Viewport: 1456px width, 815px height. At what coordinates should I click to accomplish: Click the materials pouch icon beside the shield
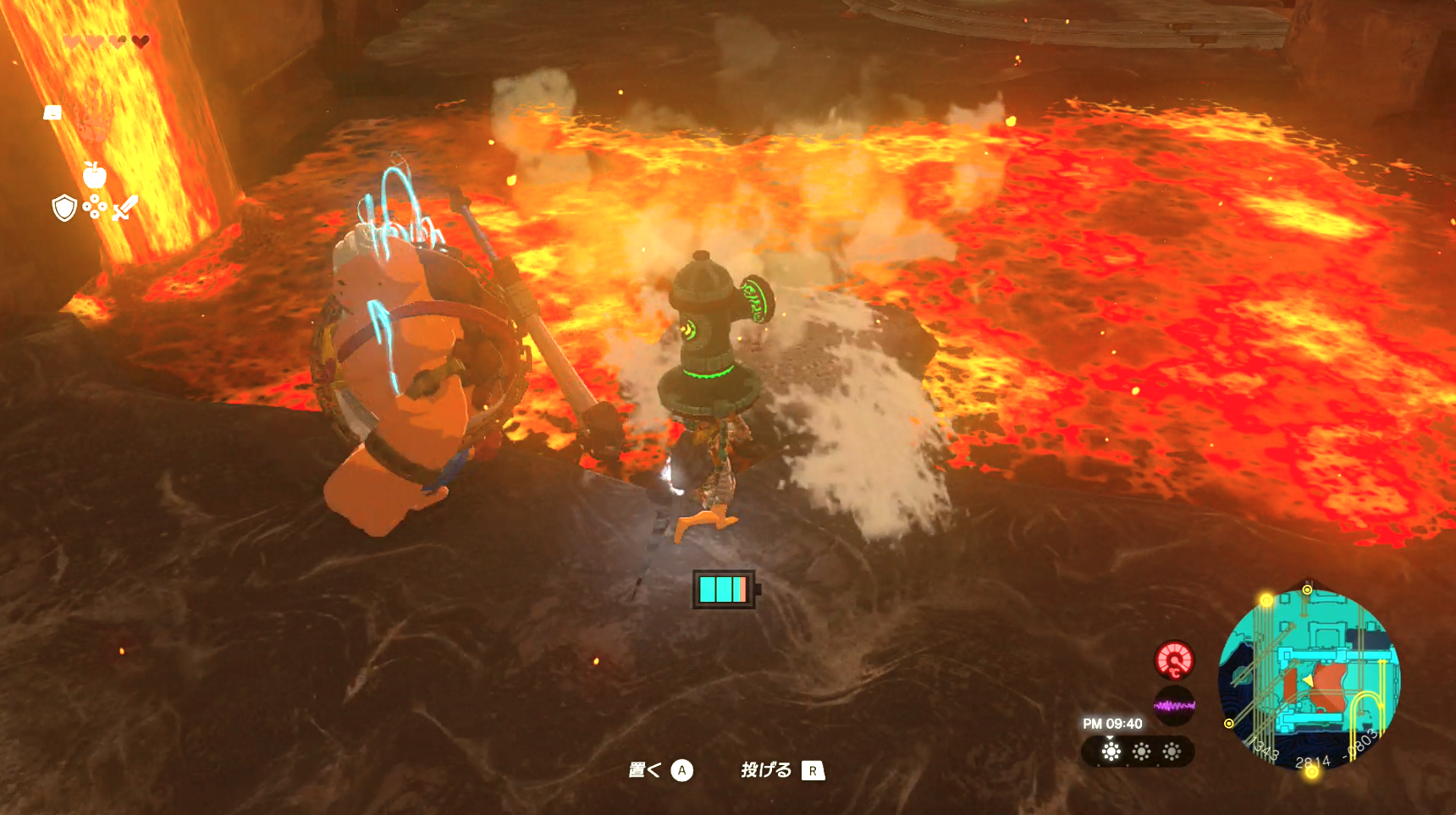[x=95, y=206]
